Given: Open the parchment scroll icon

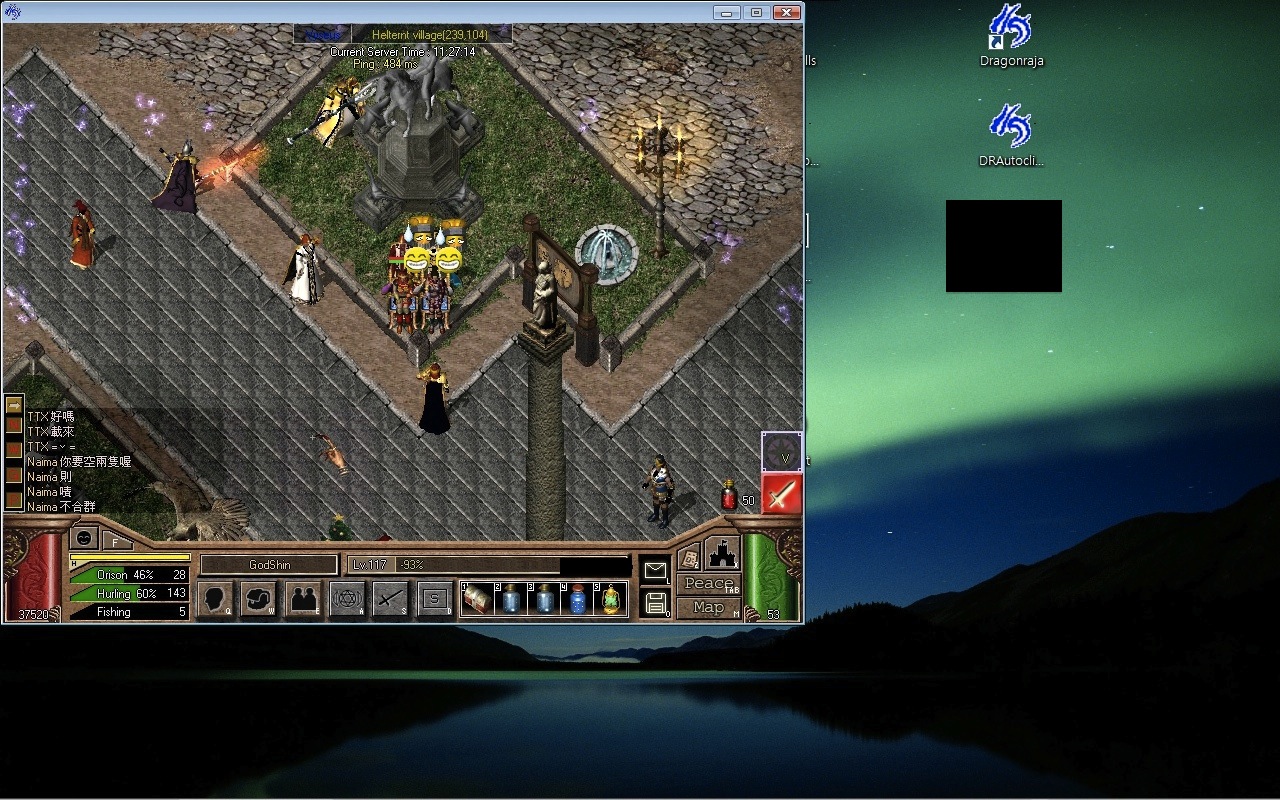Looking at the screenshot, I should coord(689,558).
